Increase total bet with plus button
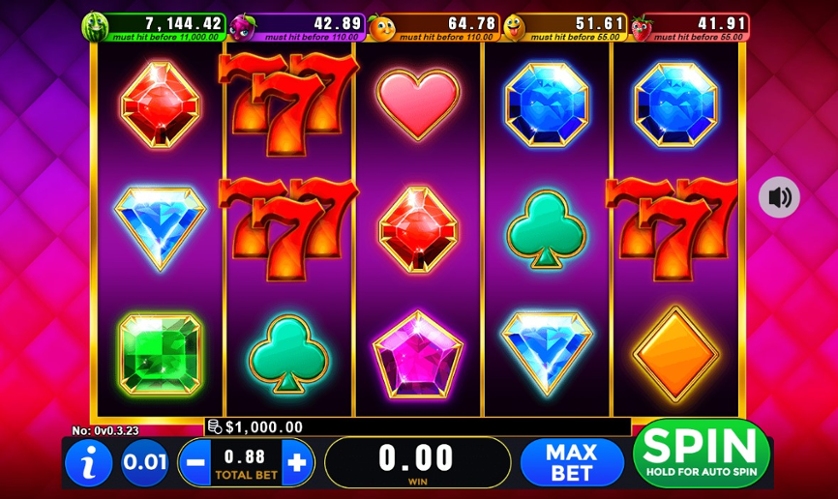Viewport: 838px width, 499px height. tap(297, 462)
